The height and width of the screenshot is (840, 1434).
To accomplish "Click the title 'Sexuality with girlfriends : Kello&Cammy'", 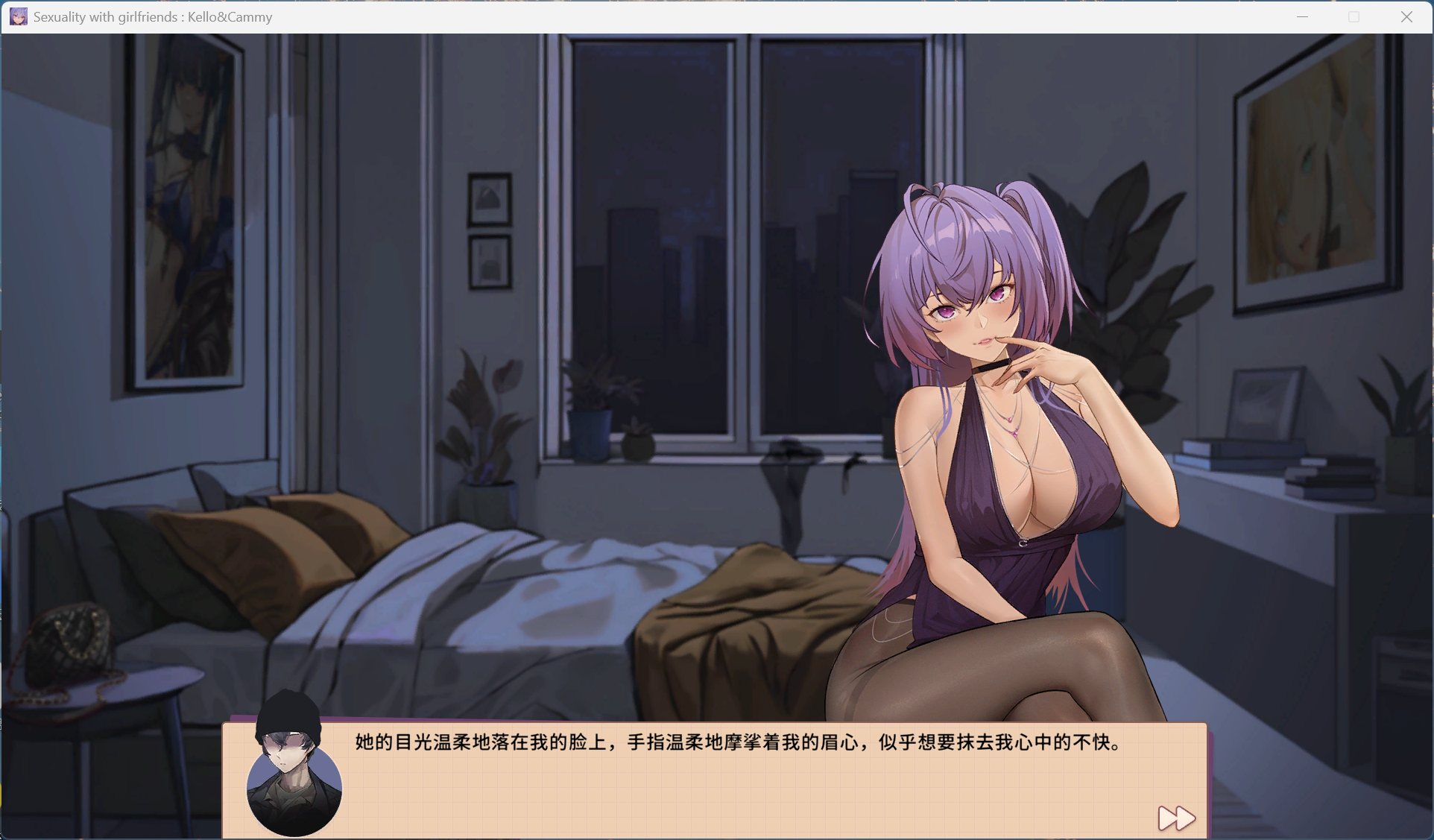I will pos(151,16).
